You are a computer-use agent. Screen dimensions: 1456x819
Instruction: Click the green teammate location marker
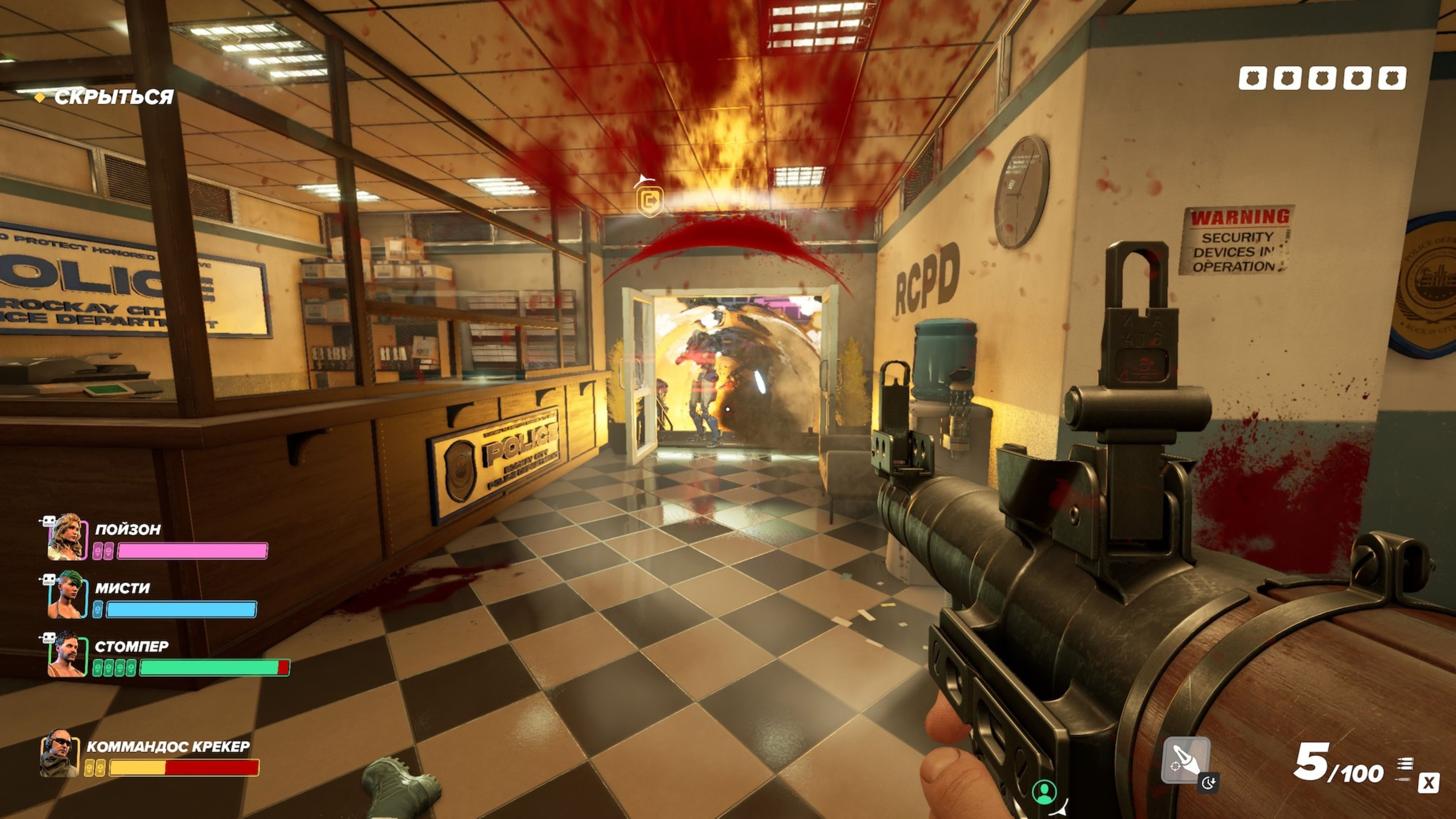[x=1044, y=792]
